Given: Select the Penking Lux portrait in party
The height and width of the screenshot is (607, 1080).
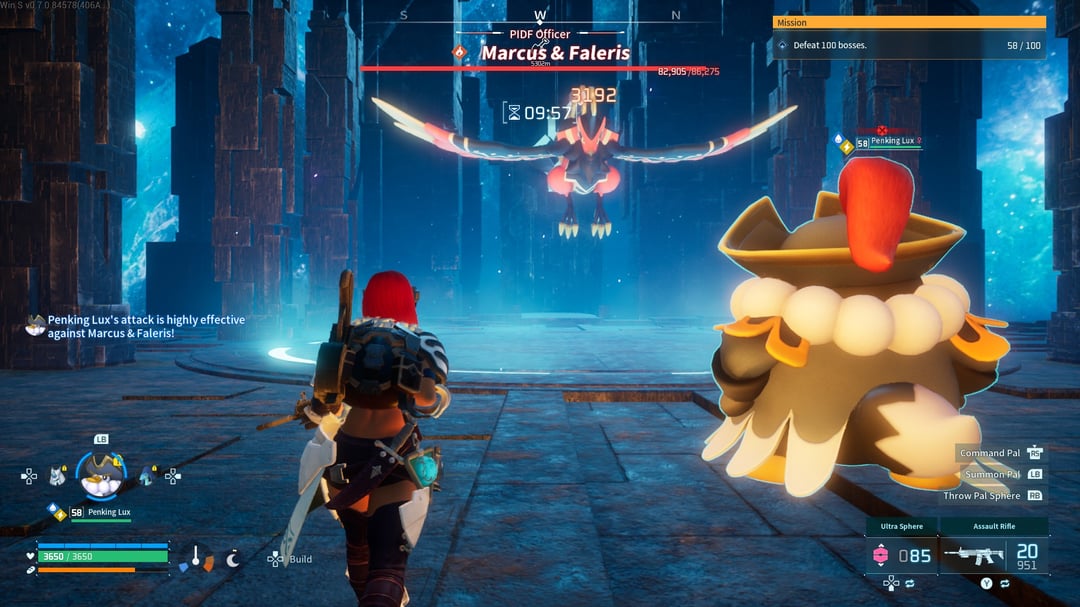Looking at the screenshot, I should [101, 476].
